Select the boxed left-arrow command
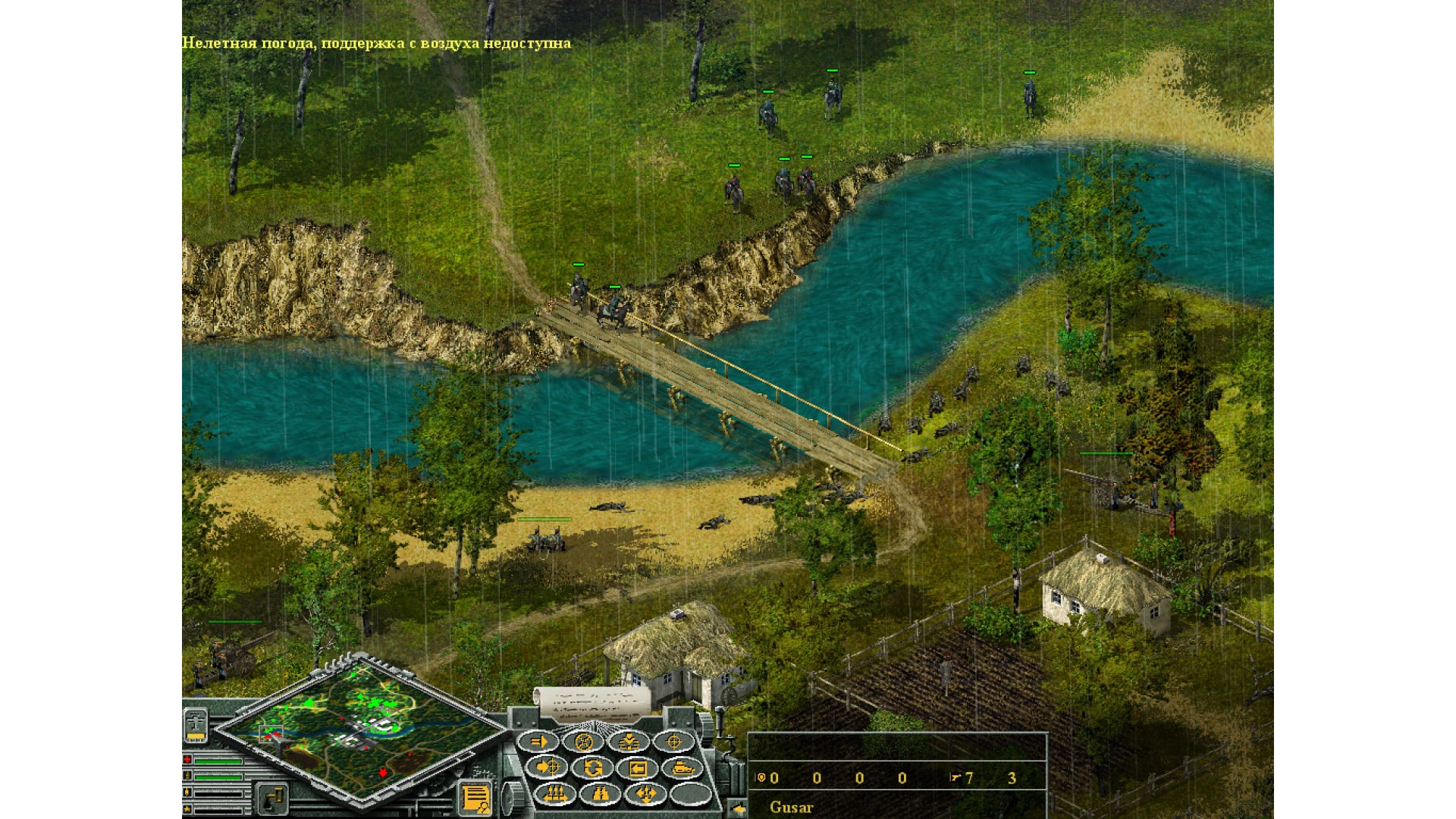 coord(638,768)
